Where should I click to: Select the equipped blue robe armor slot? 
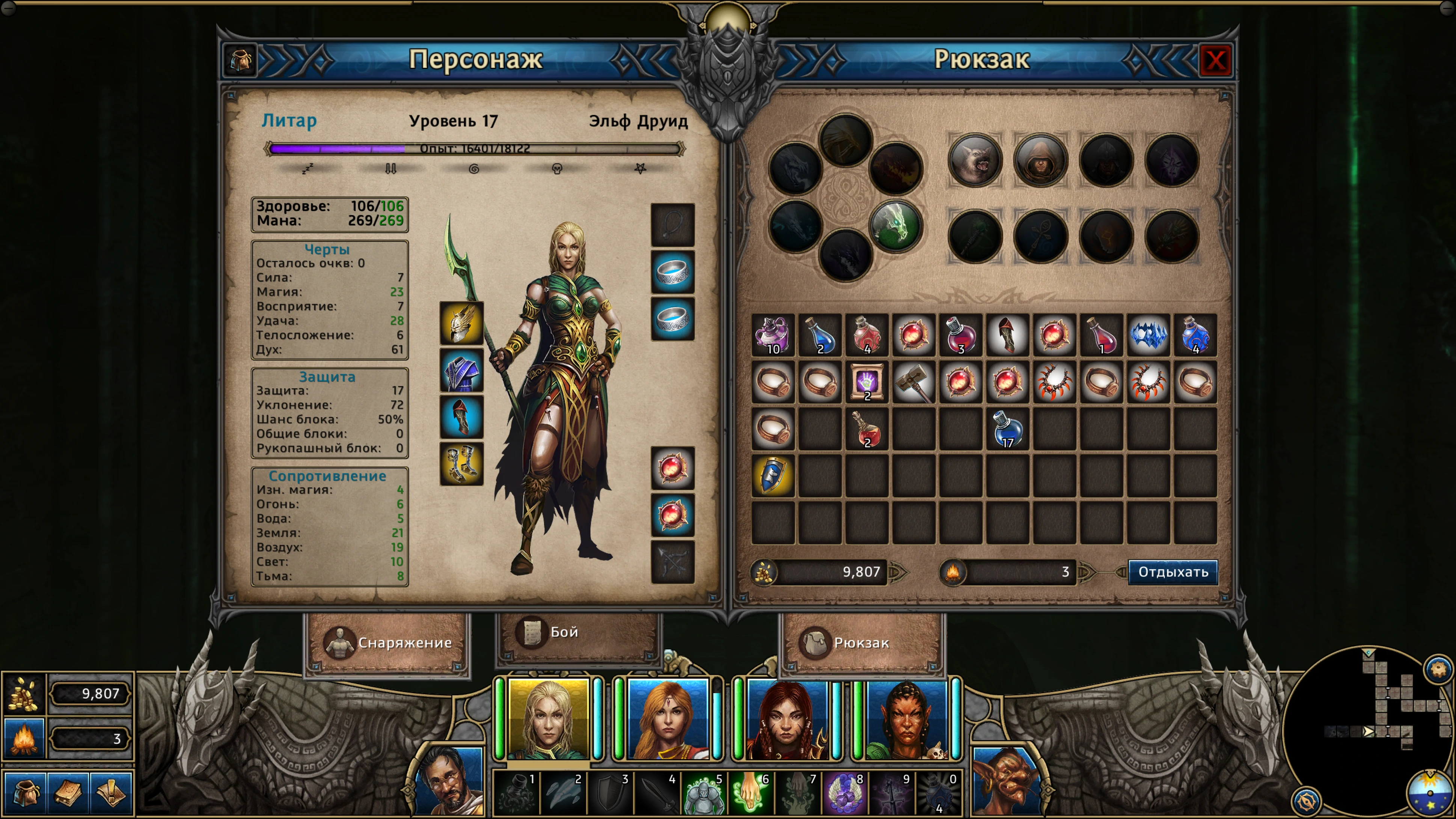(x=461, y=371)
